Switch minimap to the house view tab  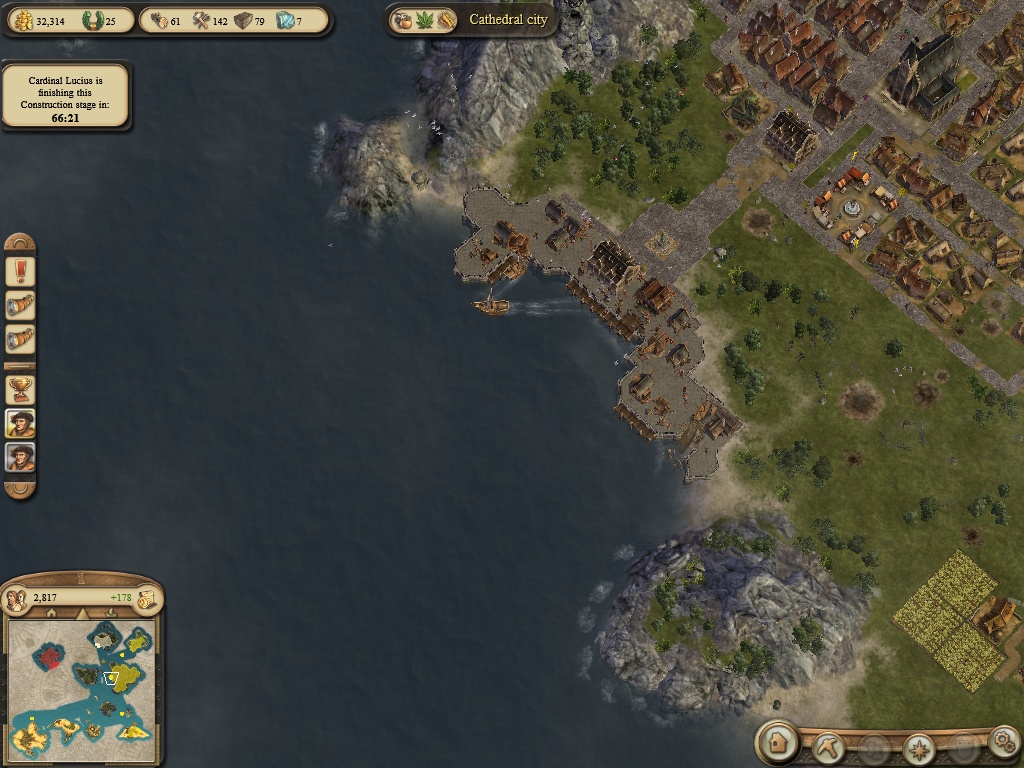[51, 613]
